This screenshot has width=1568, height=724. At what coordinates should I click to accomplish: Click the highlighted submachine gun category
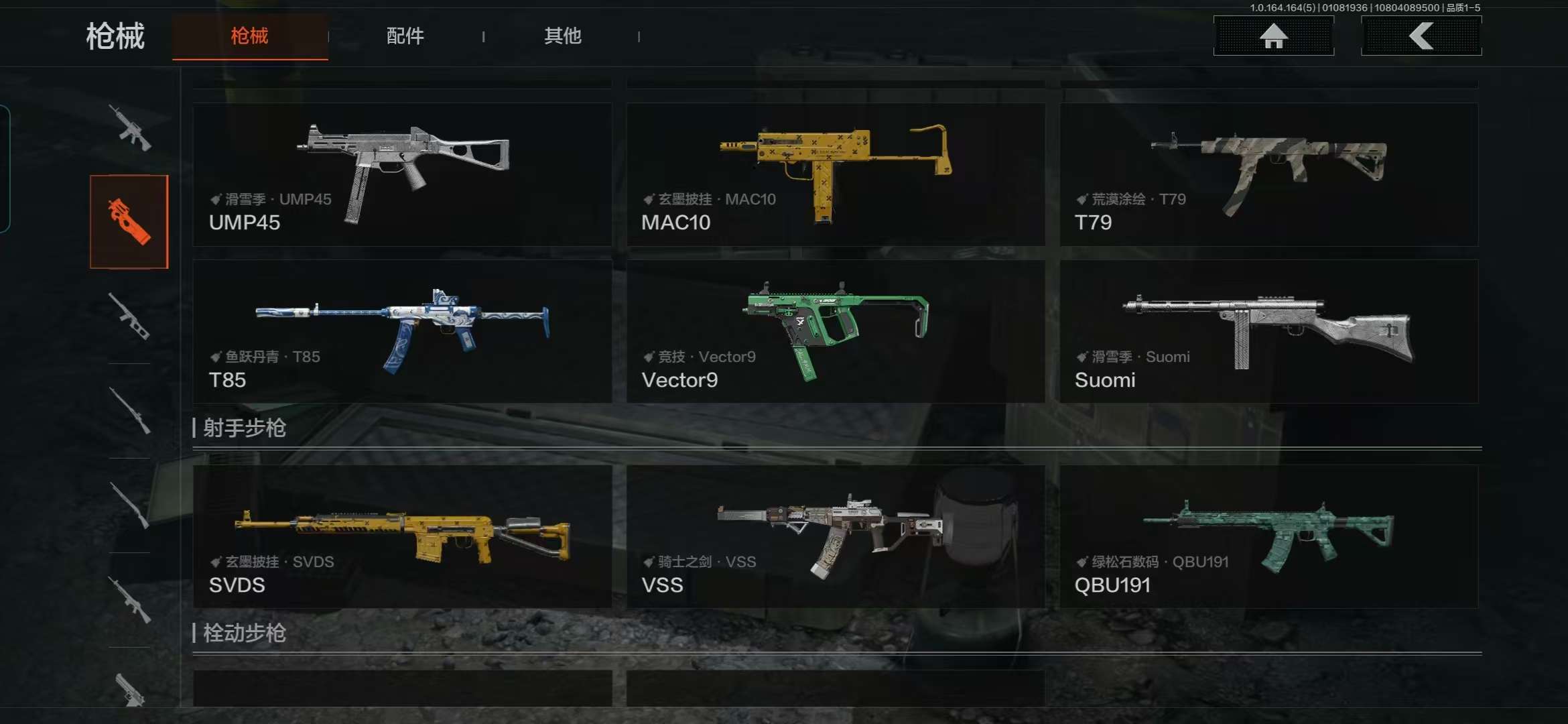129,222
